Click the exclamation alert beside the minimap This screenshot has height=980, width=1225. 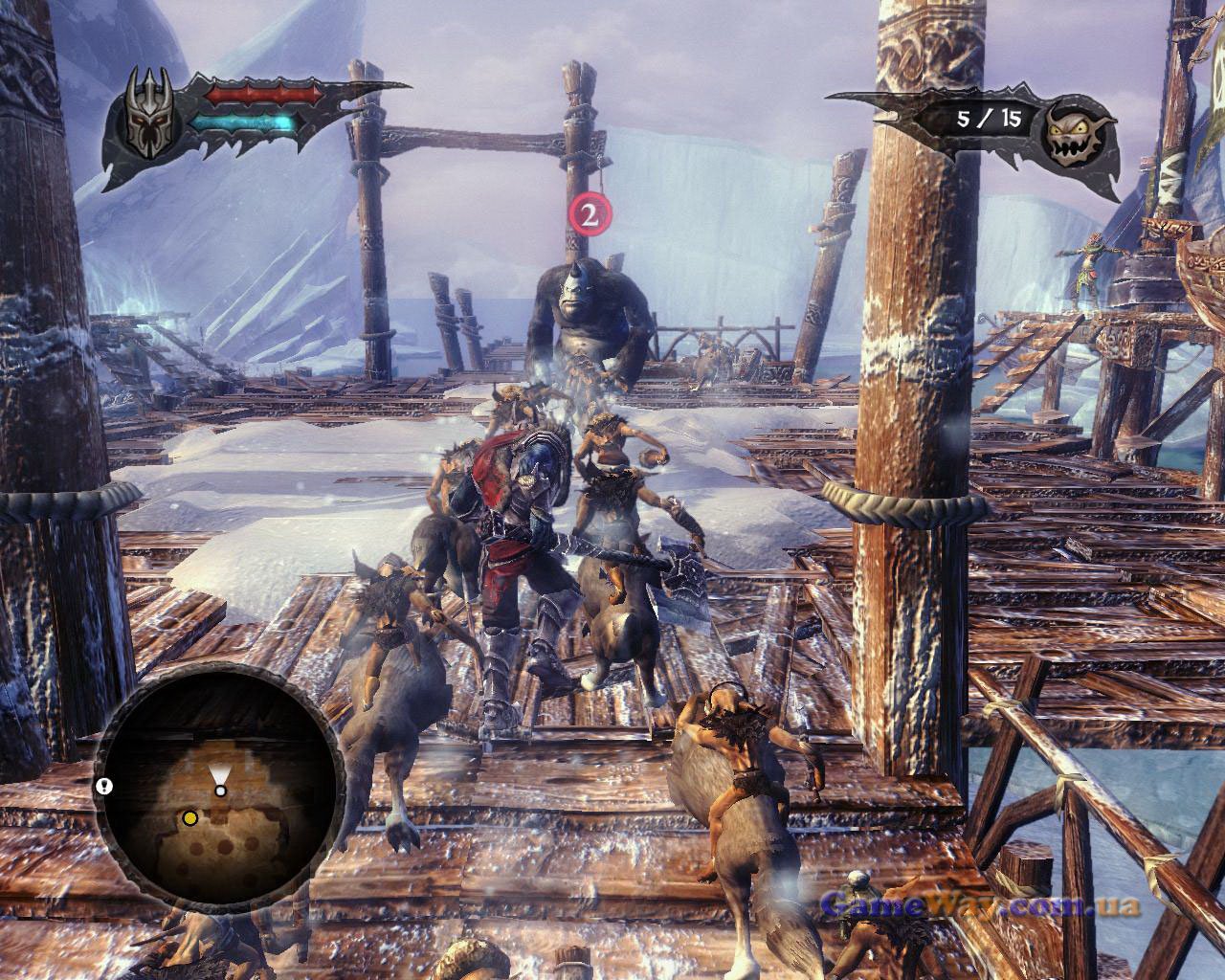(103, 786)
